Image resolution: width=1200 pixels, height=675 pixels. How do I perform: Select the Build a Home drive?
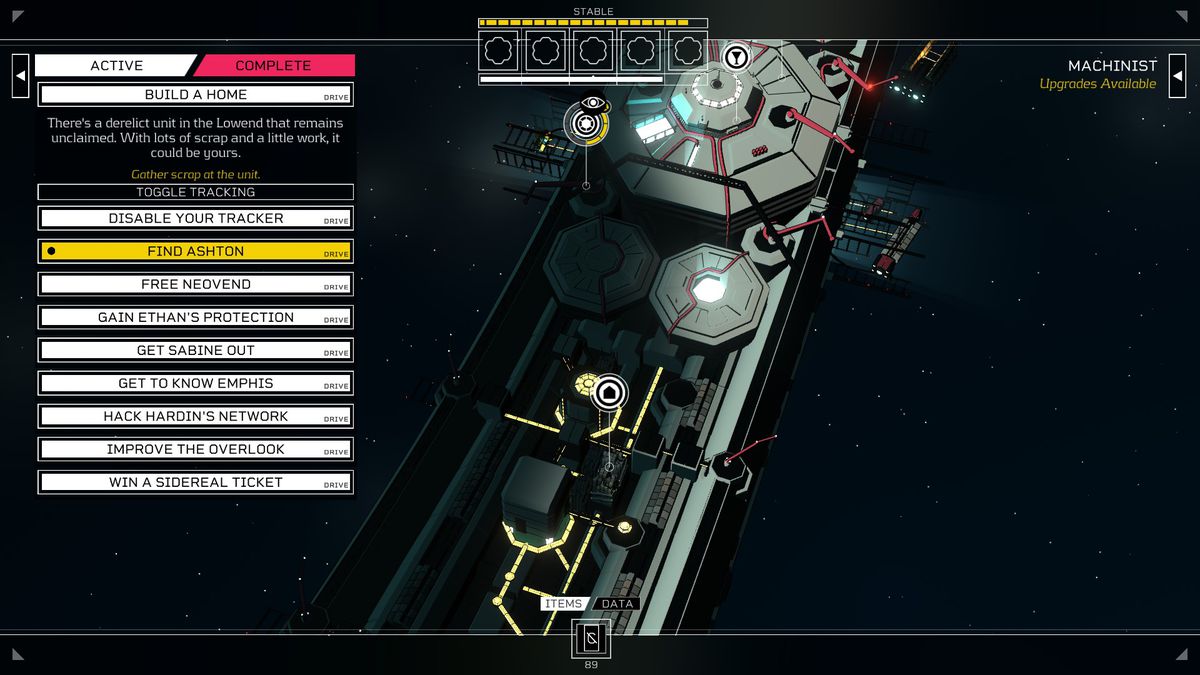[195, 95]
